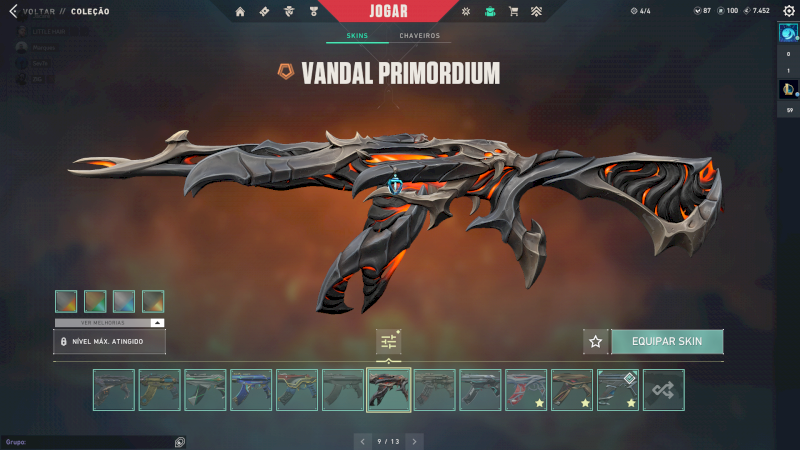Switch to the Chaveiros tab
Image resolution: width=800 pixels, height=450 pixels.
[419, 36]
